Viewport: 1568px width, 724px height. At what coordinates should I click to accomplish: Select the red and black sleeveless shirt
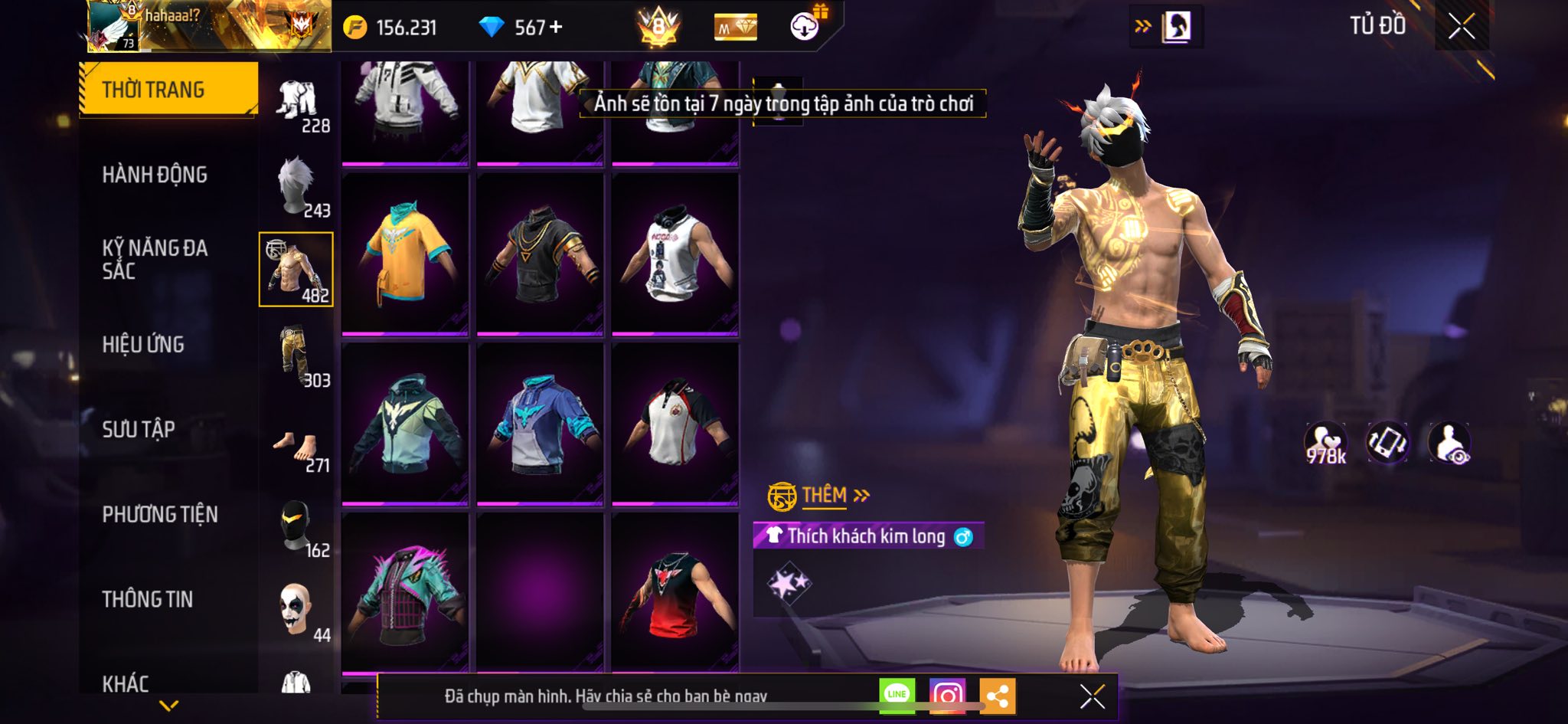[675, 594]
